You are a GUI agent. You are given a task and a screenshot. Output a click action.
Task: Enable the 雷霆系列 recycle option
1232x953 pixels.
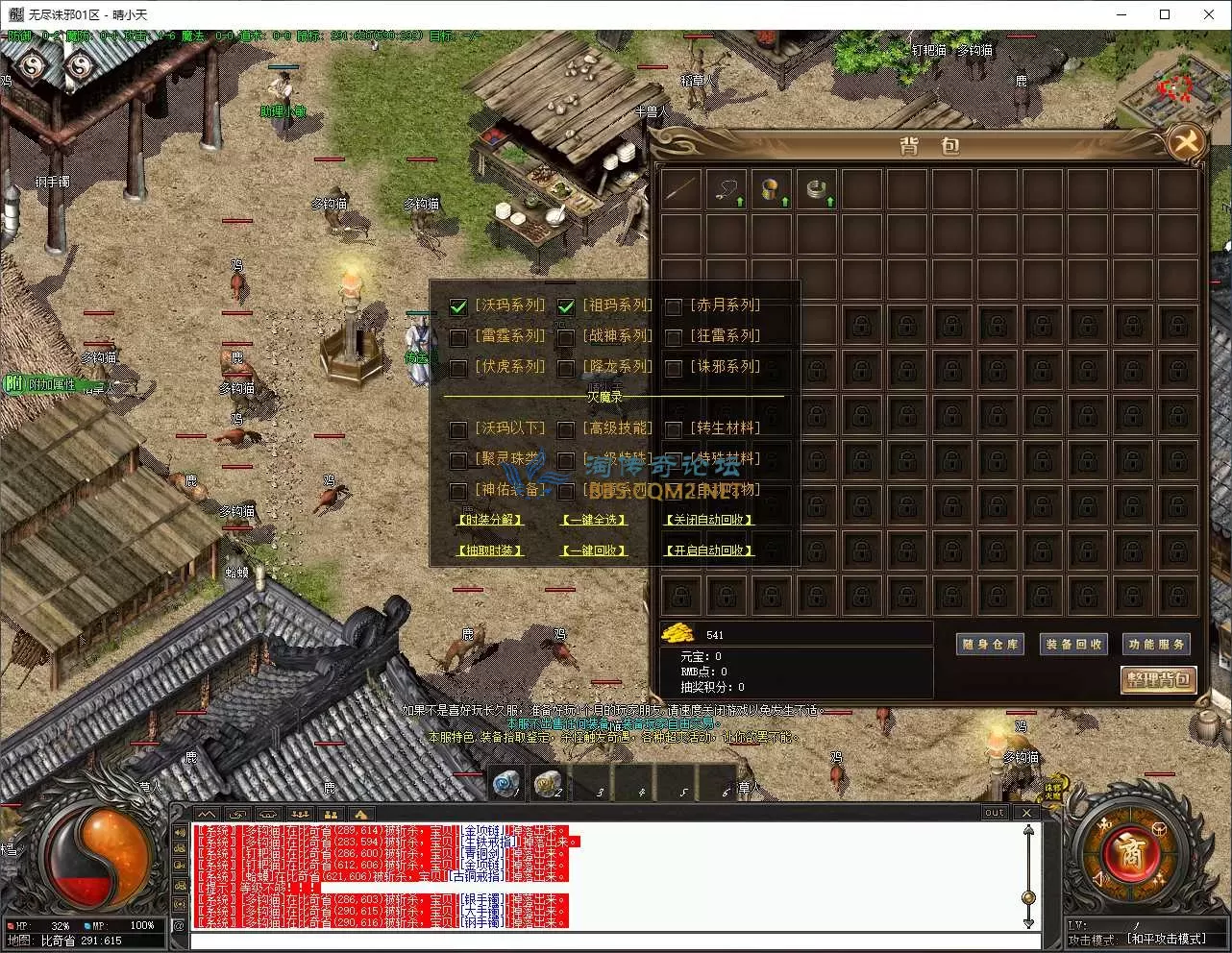458,338
